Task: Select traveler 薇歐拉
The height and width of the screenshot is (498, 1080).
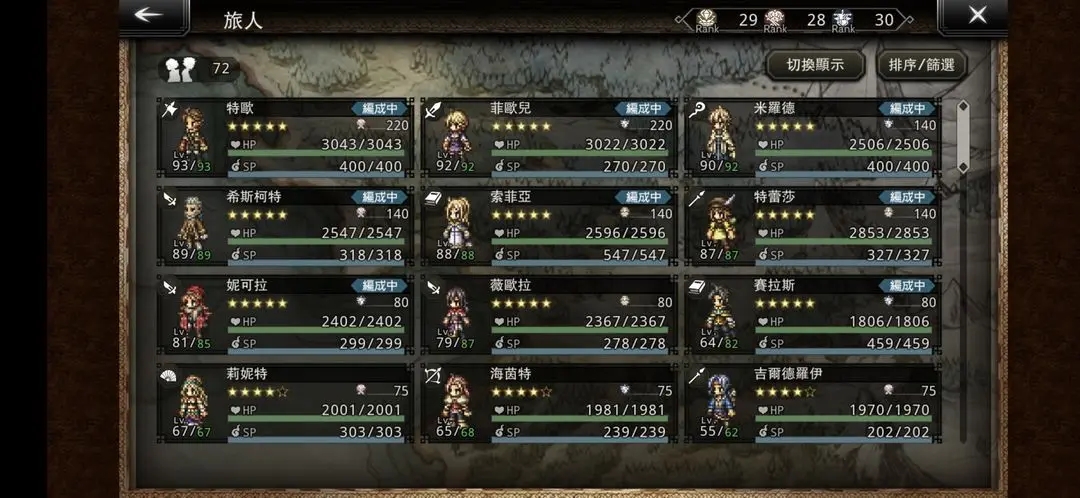Action: click(x=549, y=313)
